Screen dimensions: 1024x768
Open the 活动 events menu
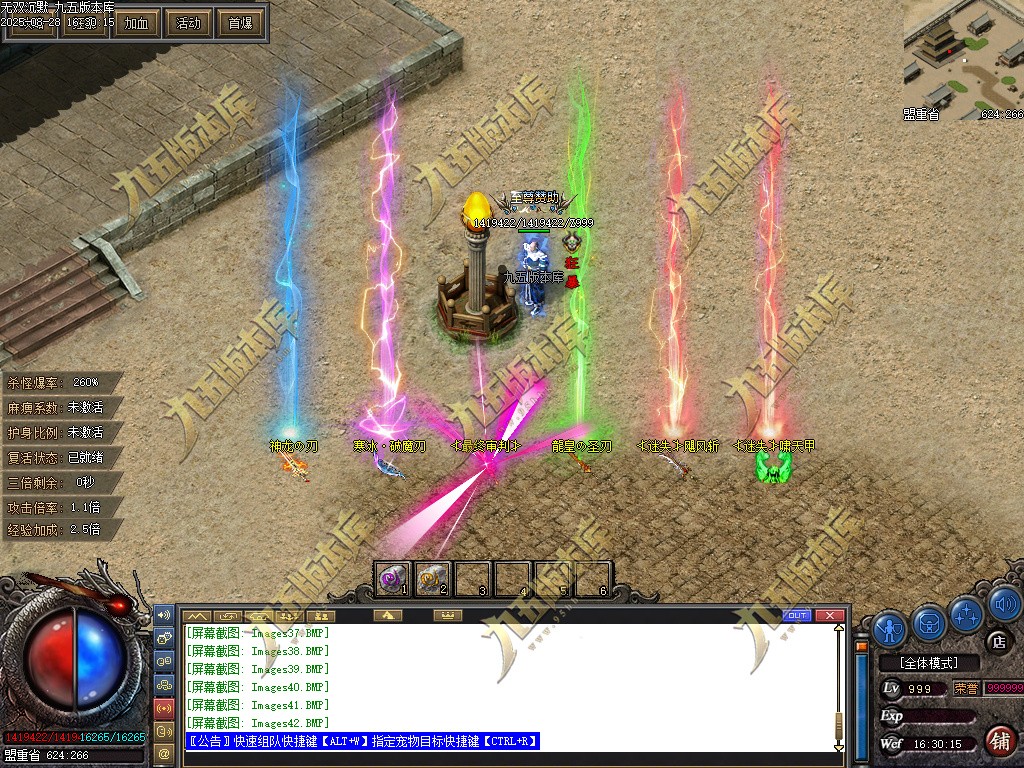tap(188, 23)
